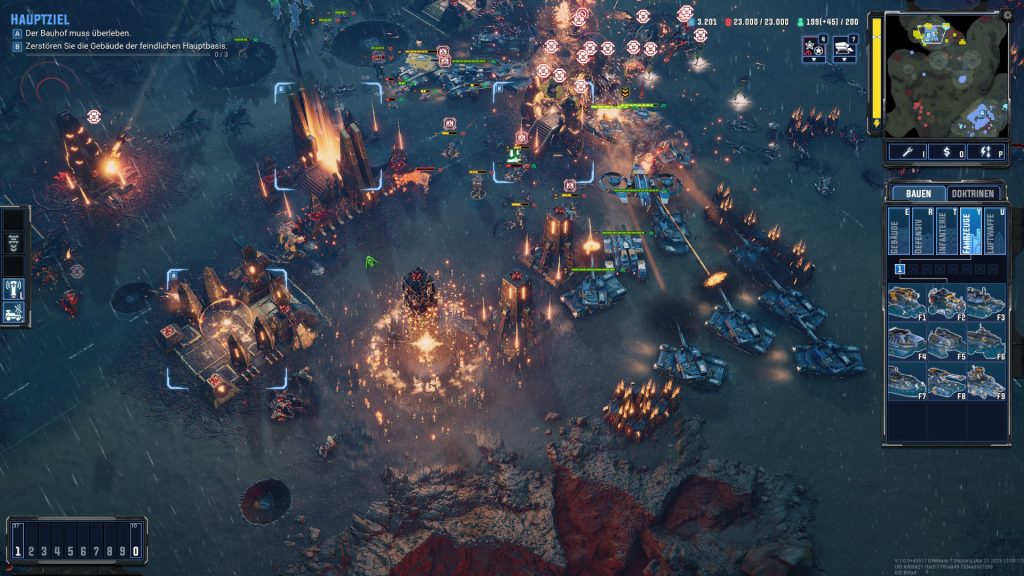Open the Doktrinen tab
This screenshot has width=1024, height=576.
(x=971, y=193)
